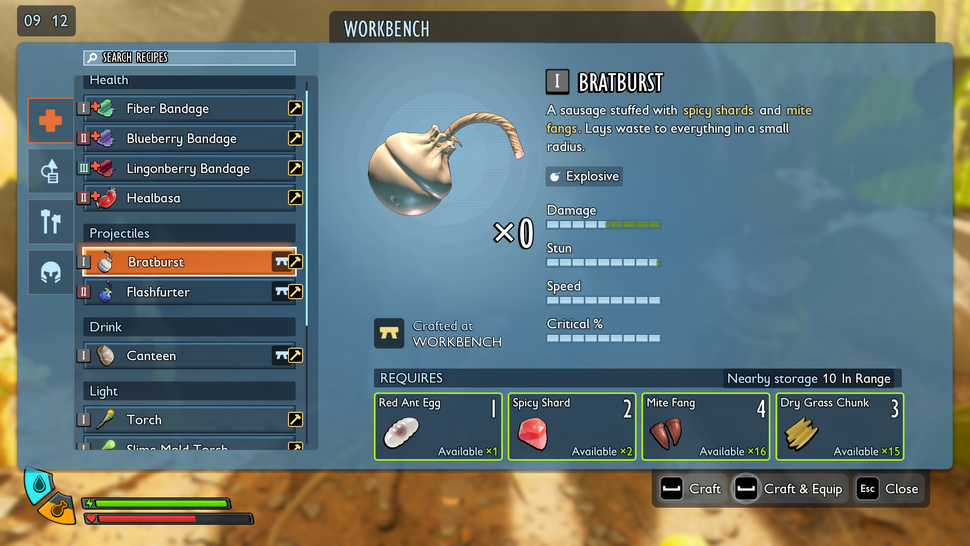
Task: Switch to the red cross consumables tab
Action: [50, 121]
